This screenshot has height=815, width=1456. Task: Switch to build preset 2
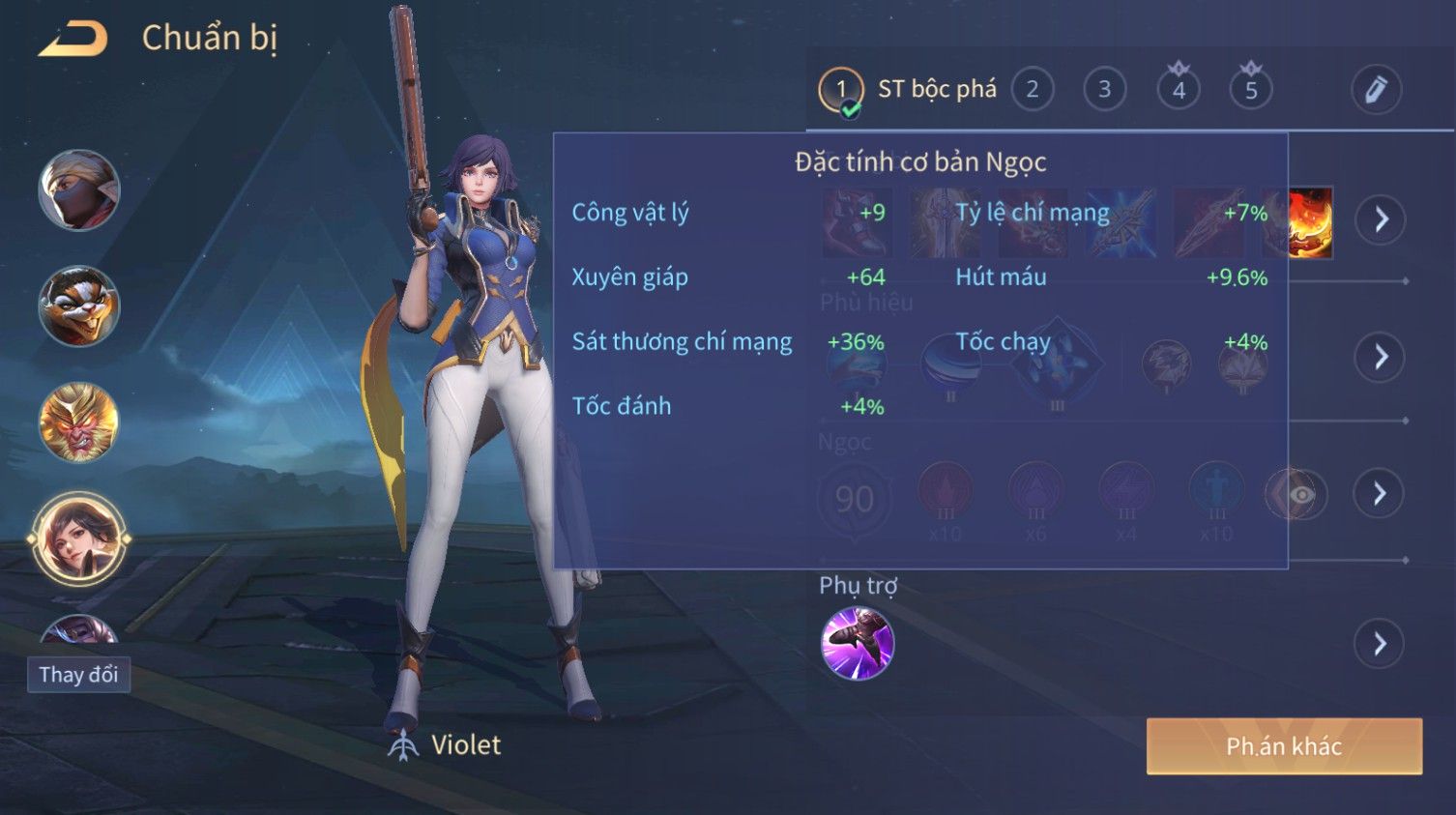click(x=1033, y=90)
